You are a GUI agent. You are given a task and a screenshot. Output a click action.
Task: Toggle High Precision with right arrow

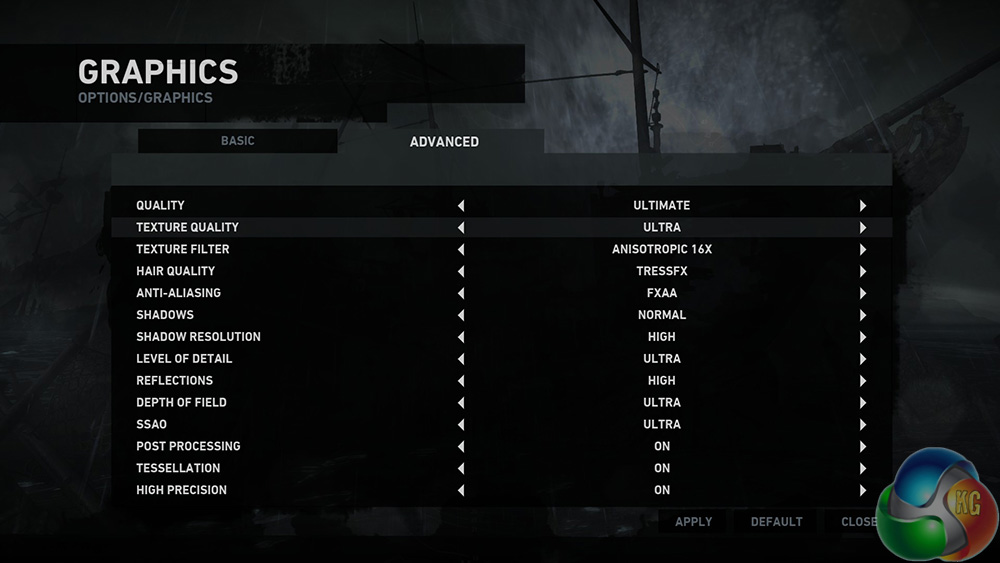pos(862,491)
